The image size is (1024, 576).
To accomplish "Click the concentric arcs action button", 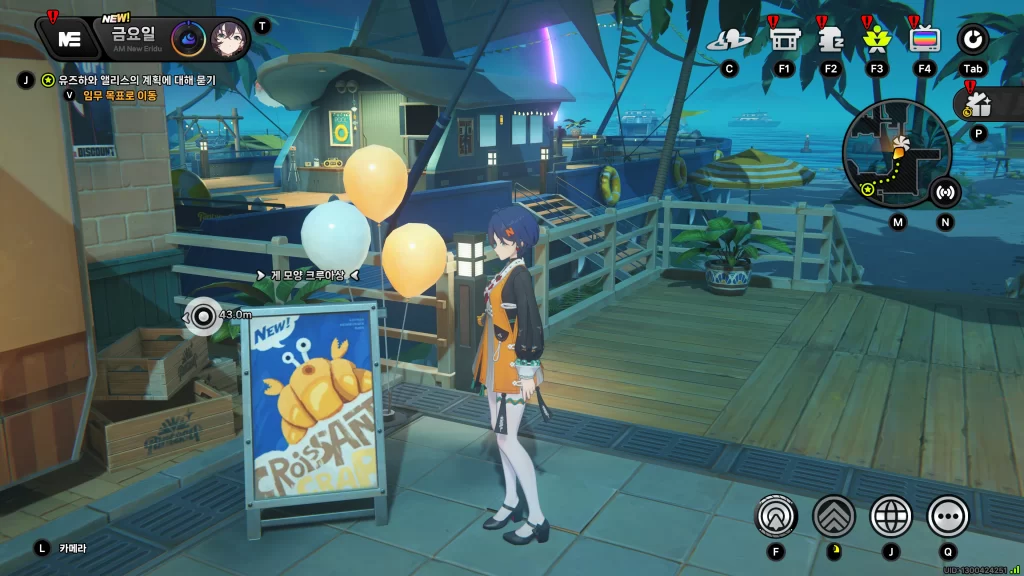I will pos(775,516).
